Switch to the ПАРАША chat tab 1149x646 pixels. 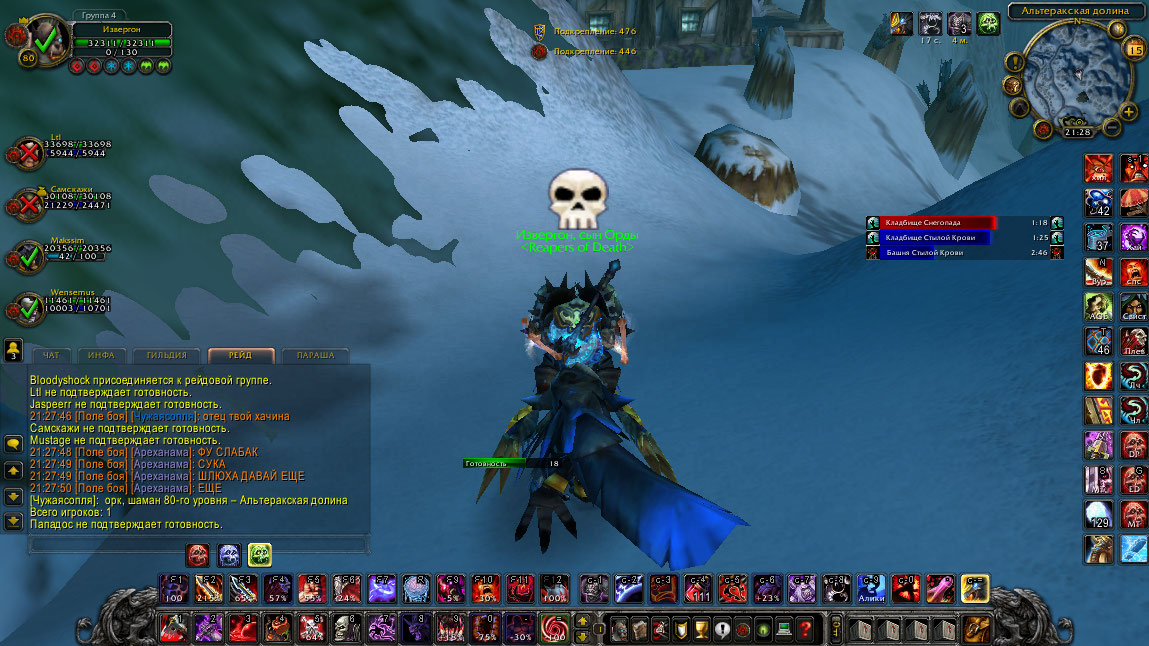pyautogui.click(x=316, y=355)
